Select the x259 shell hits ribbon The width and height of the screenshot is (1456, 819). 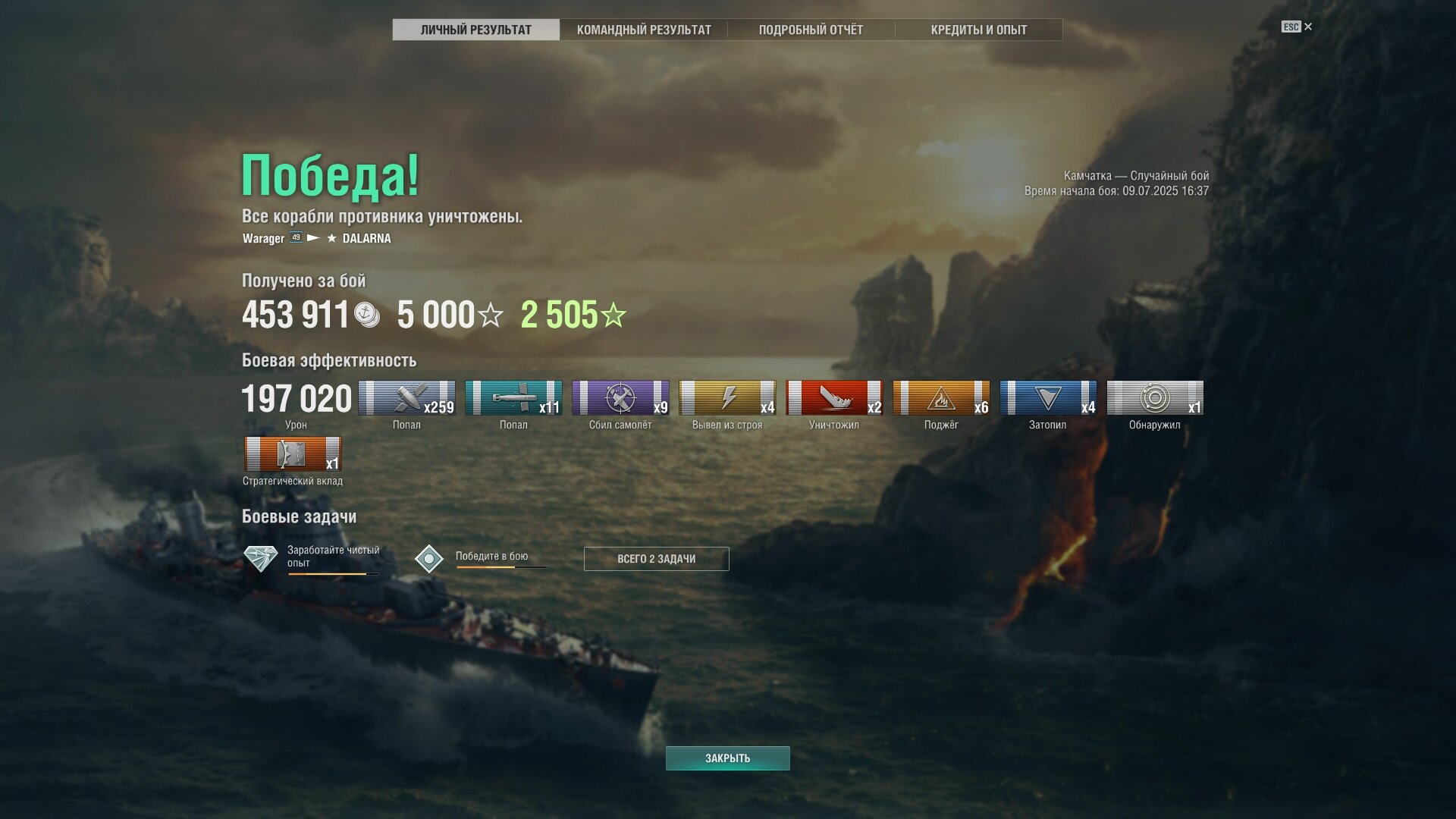coord(406,398)
